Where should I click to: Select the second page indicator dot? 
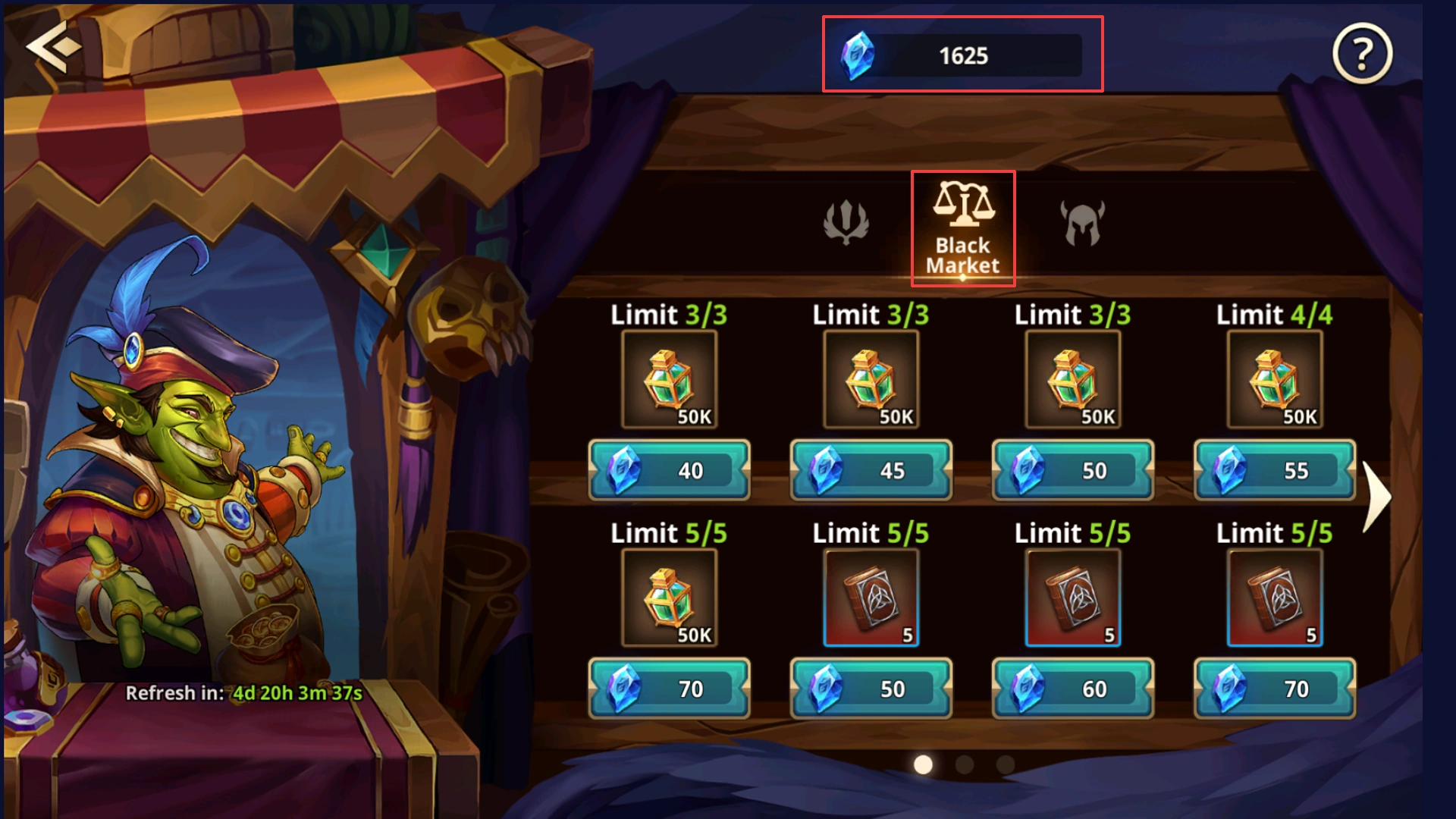point(963,764)
